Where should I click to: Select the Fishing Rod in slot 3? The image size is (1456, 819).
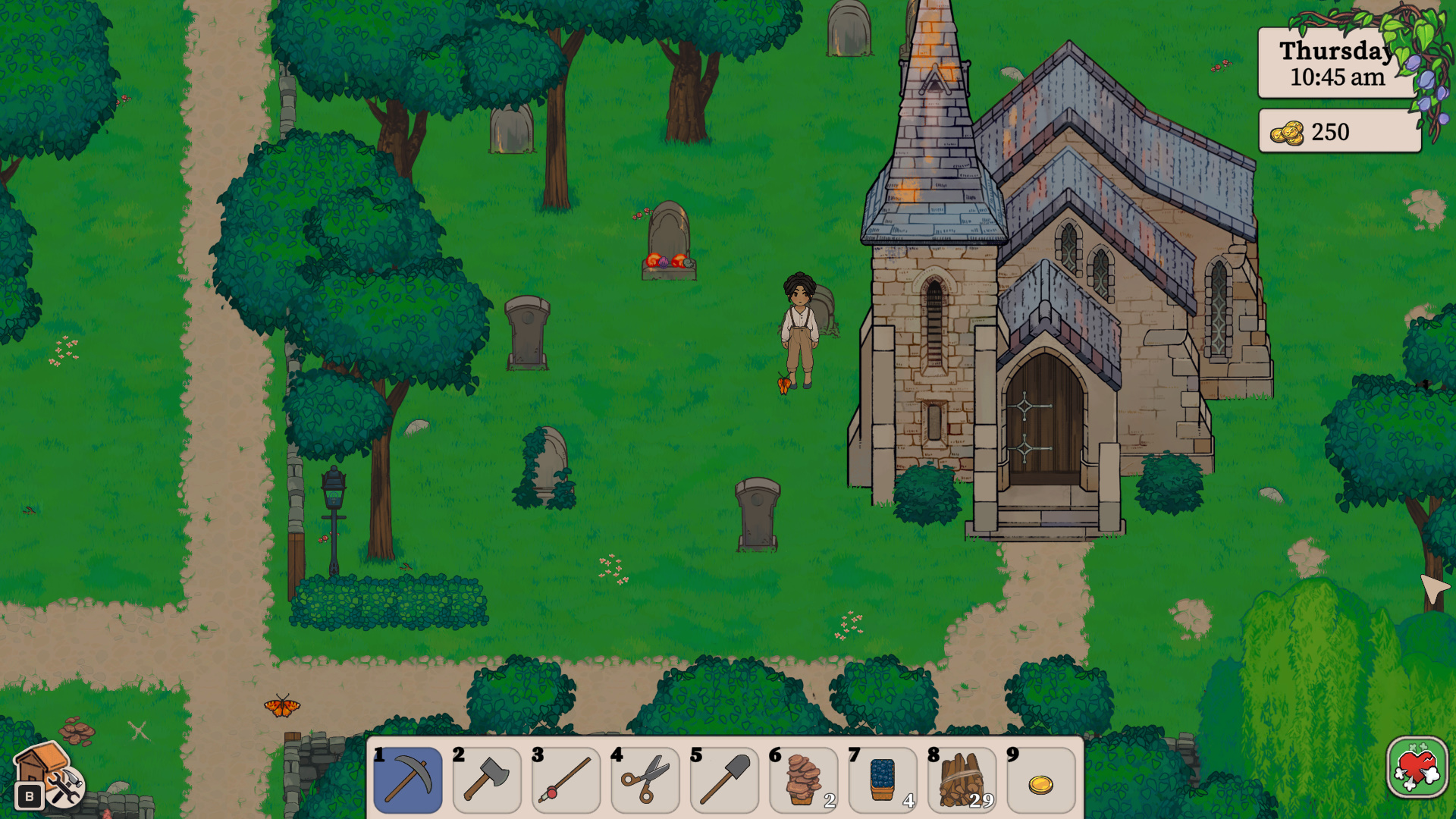click(x=566, y=781)
